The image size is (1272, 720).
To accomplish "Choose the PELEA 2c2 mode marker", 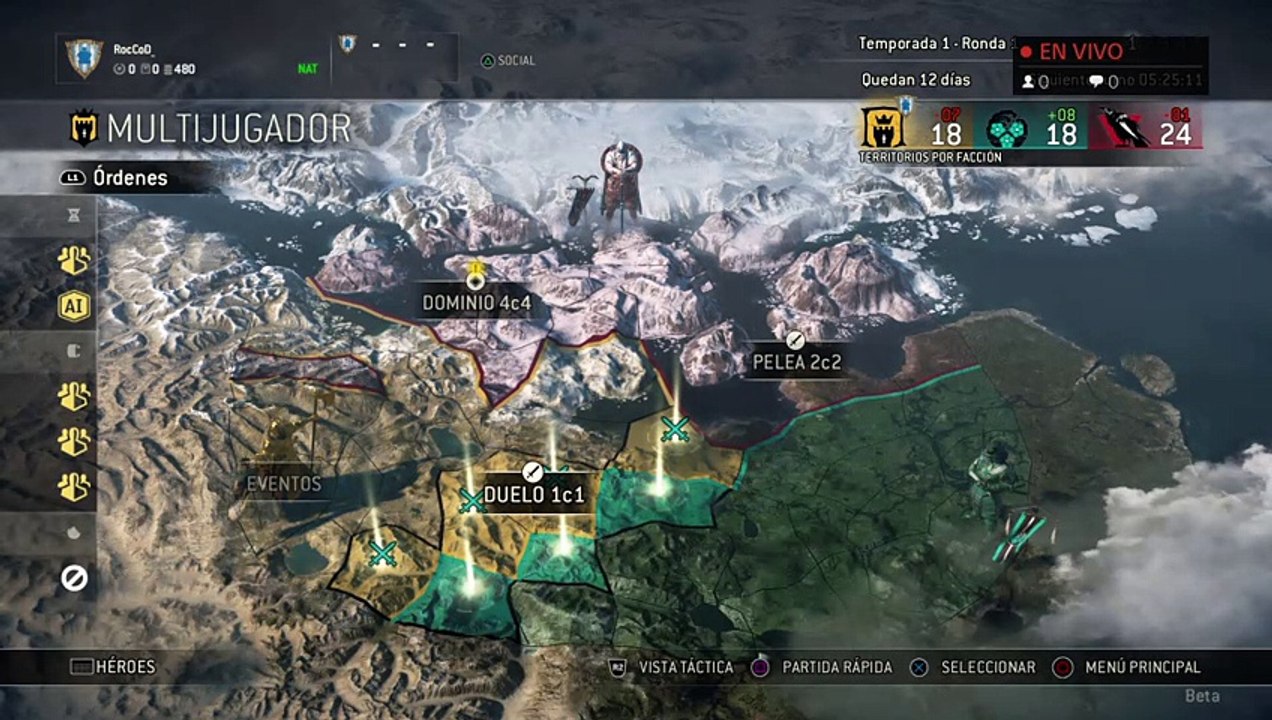I will click(797, 361).
